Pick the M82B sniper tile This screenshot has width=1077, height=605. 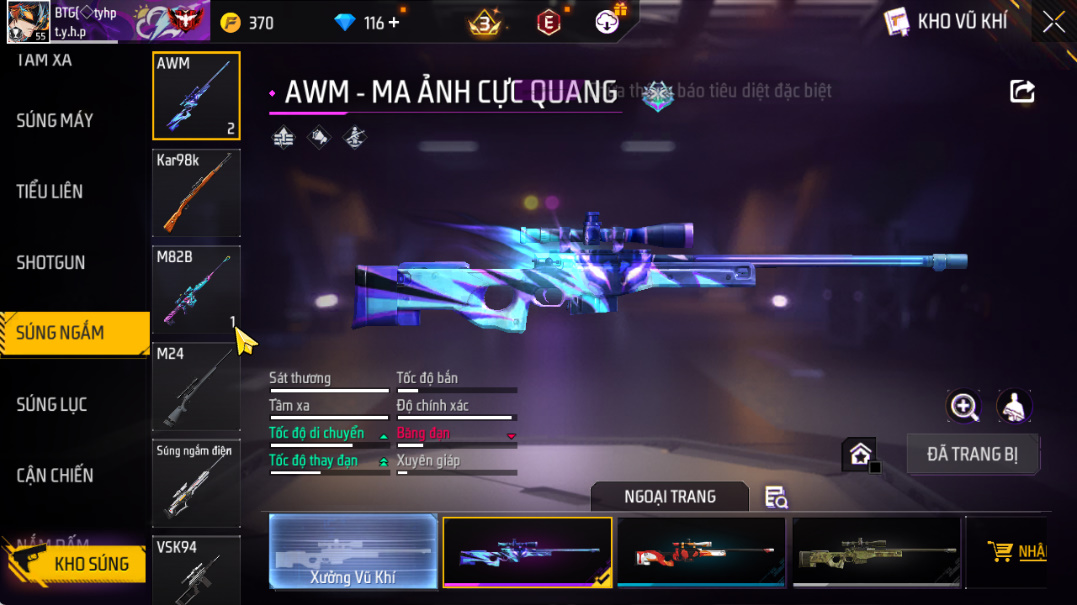pyautogui.click(x=196, y=289)
